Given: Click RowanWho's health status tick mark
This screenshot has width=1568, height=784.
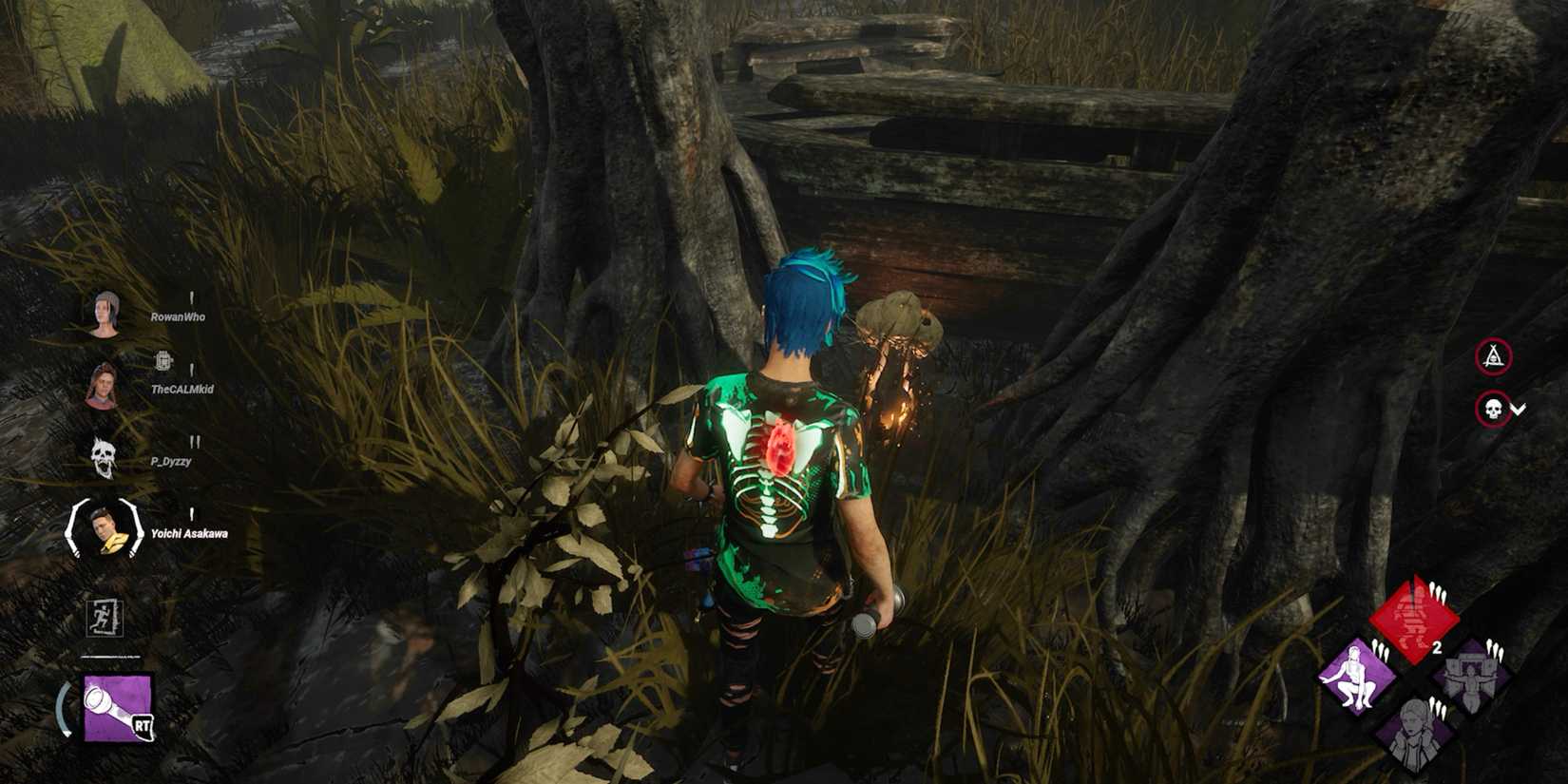Looking at the screenshot, I should [x=193, y=298].
